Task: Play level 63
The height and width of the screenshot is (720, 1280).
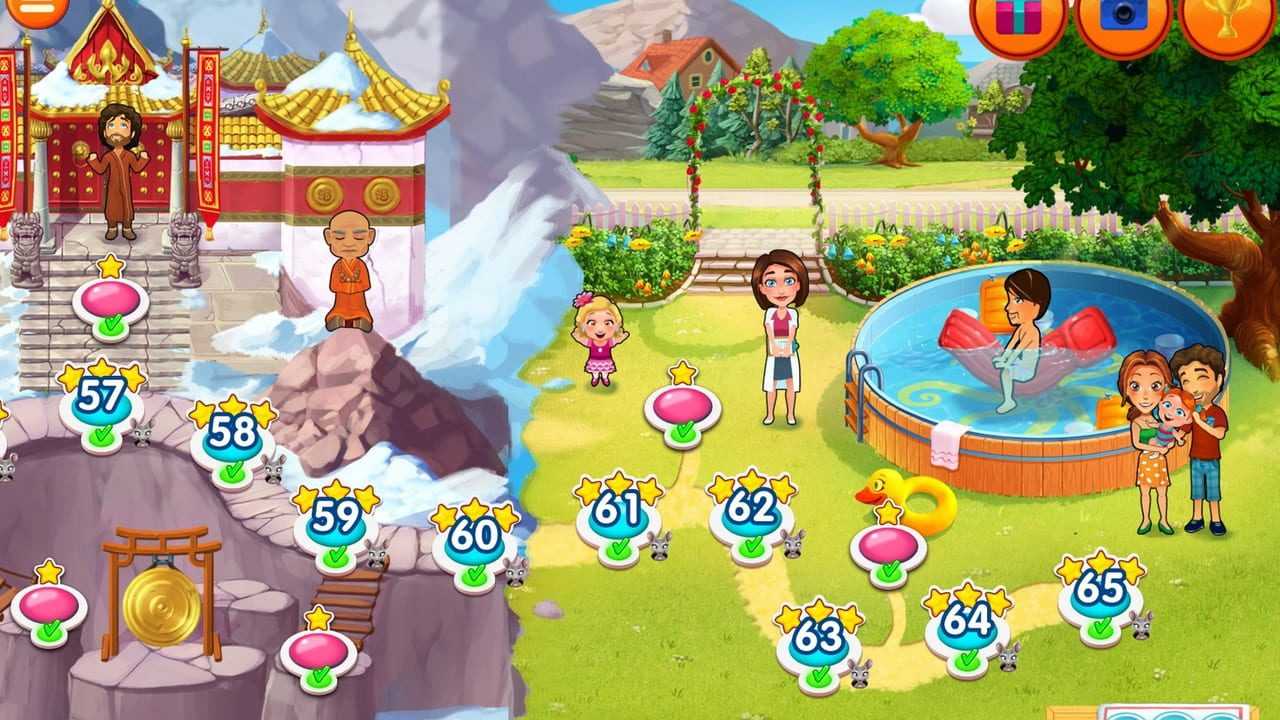Action: click(819, 641)
